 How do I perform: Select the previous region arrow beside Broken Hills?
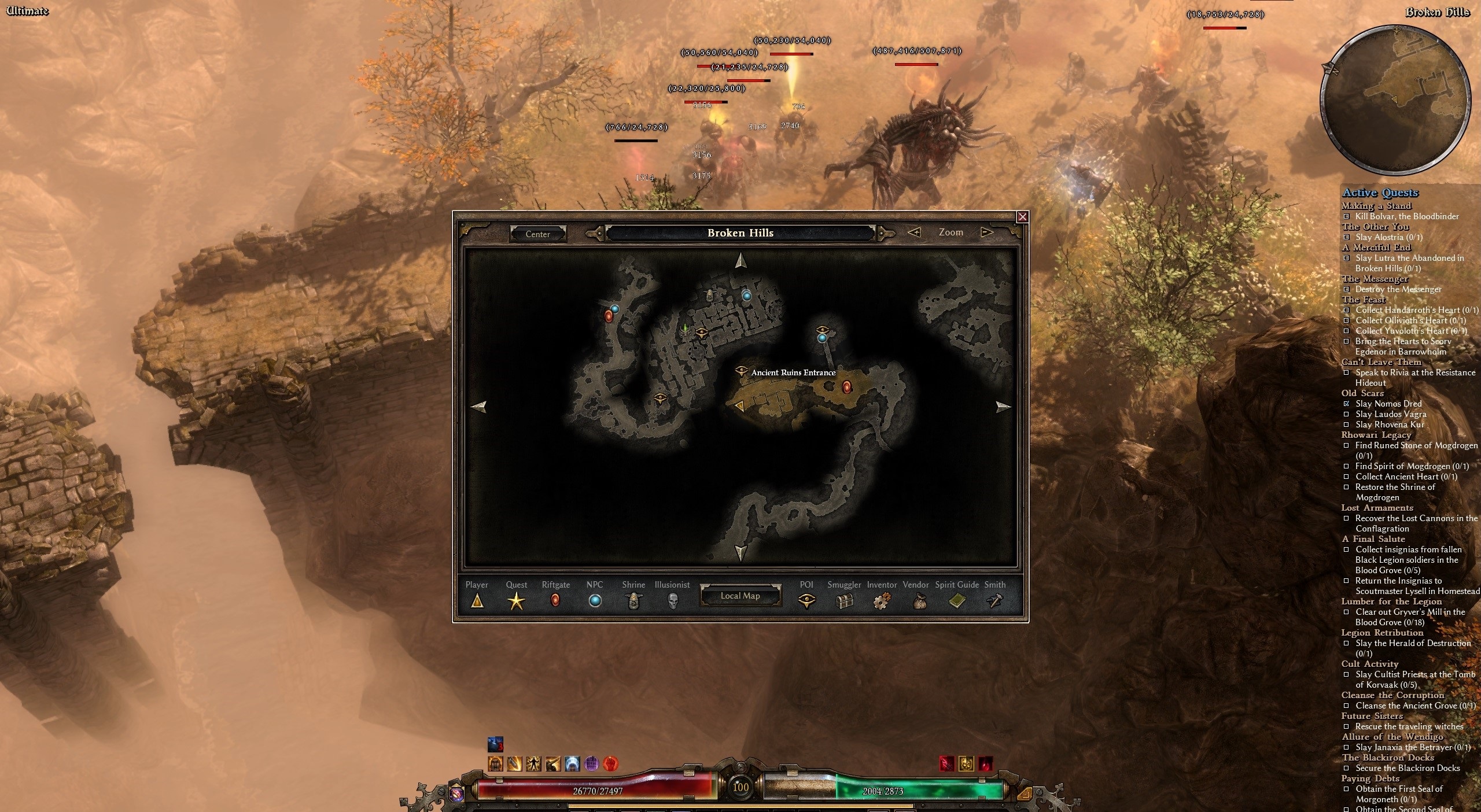pyautogui.click(x=594, y=233)
